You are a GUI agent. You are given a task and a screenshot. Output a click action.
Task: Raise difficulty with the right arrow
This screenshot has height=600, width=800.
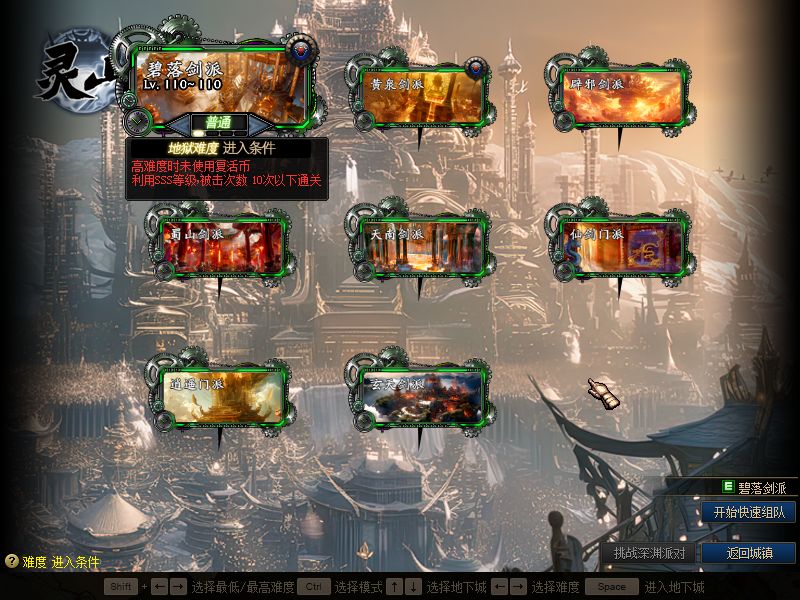pos(259,124)
